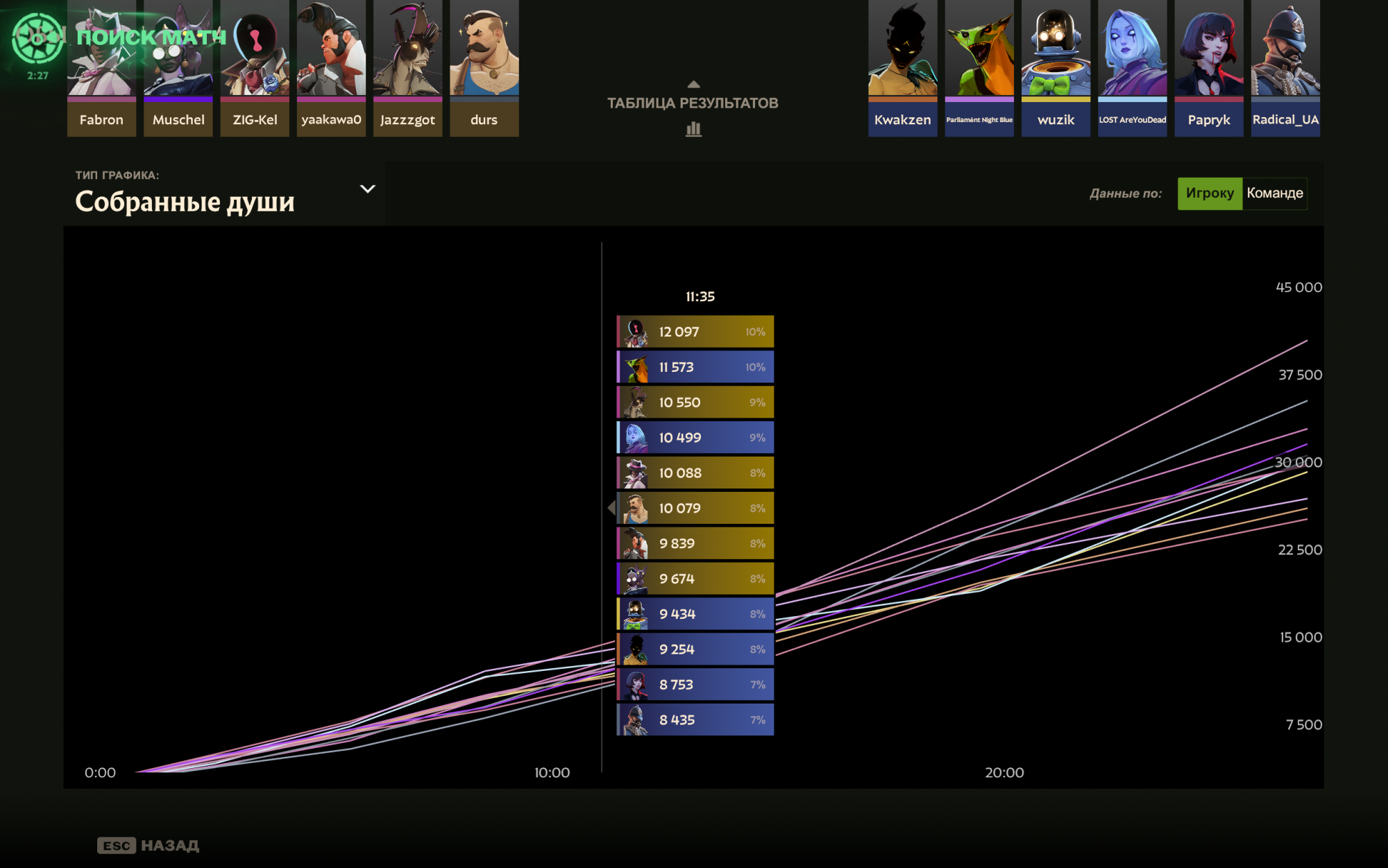Select Kwakzen's player portrait
1388x868 pixels.
point(902,68)
